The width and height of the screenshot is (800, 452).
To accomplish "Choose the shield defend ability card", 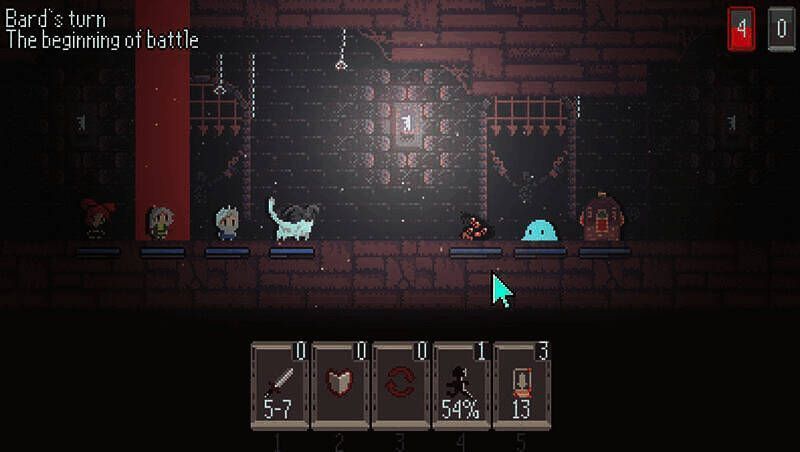I will point(340,387).
